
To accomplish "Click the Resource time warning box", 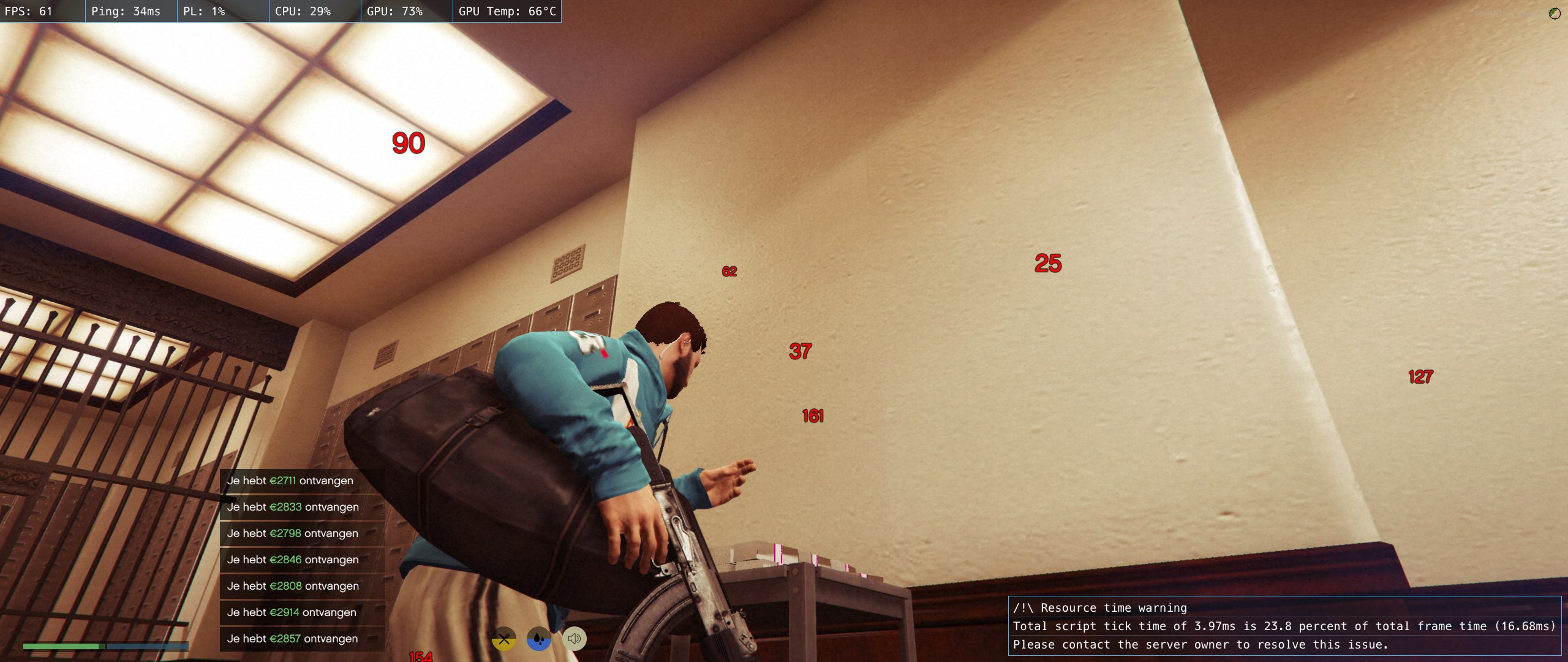I will [1284, 626].
